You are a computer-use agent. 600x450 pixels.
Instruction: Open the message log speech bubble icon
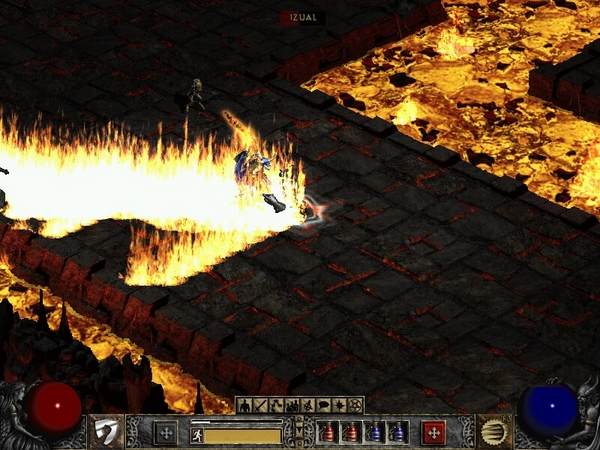[x=326, y=405]
